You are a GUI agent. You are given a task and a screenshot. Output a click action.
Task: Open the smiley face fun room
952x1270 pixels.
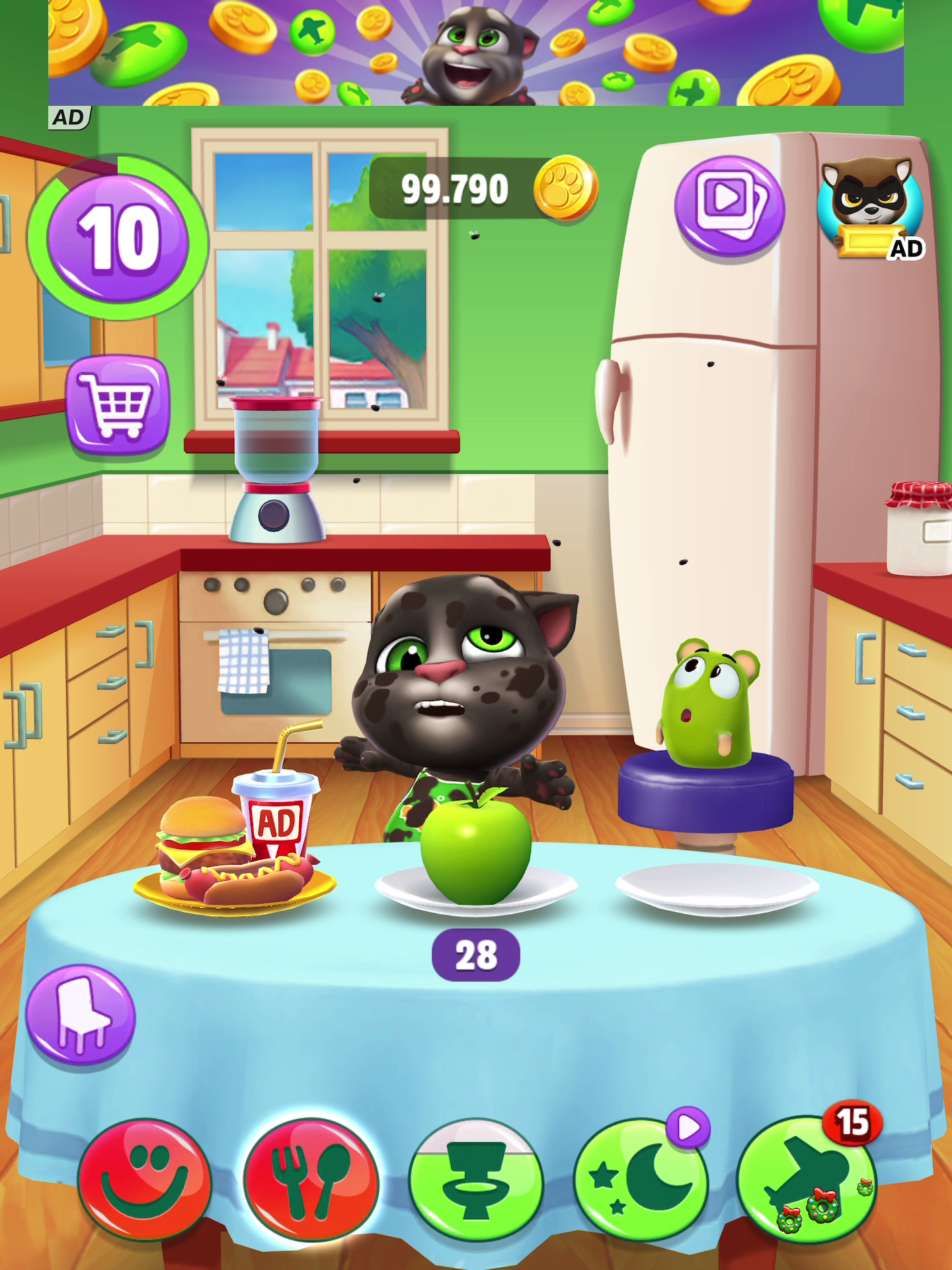pos(143,1181)
